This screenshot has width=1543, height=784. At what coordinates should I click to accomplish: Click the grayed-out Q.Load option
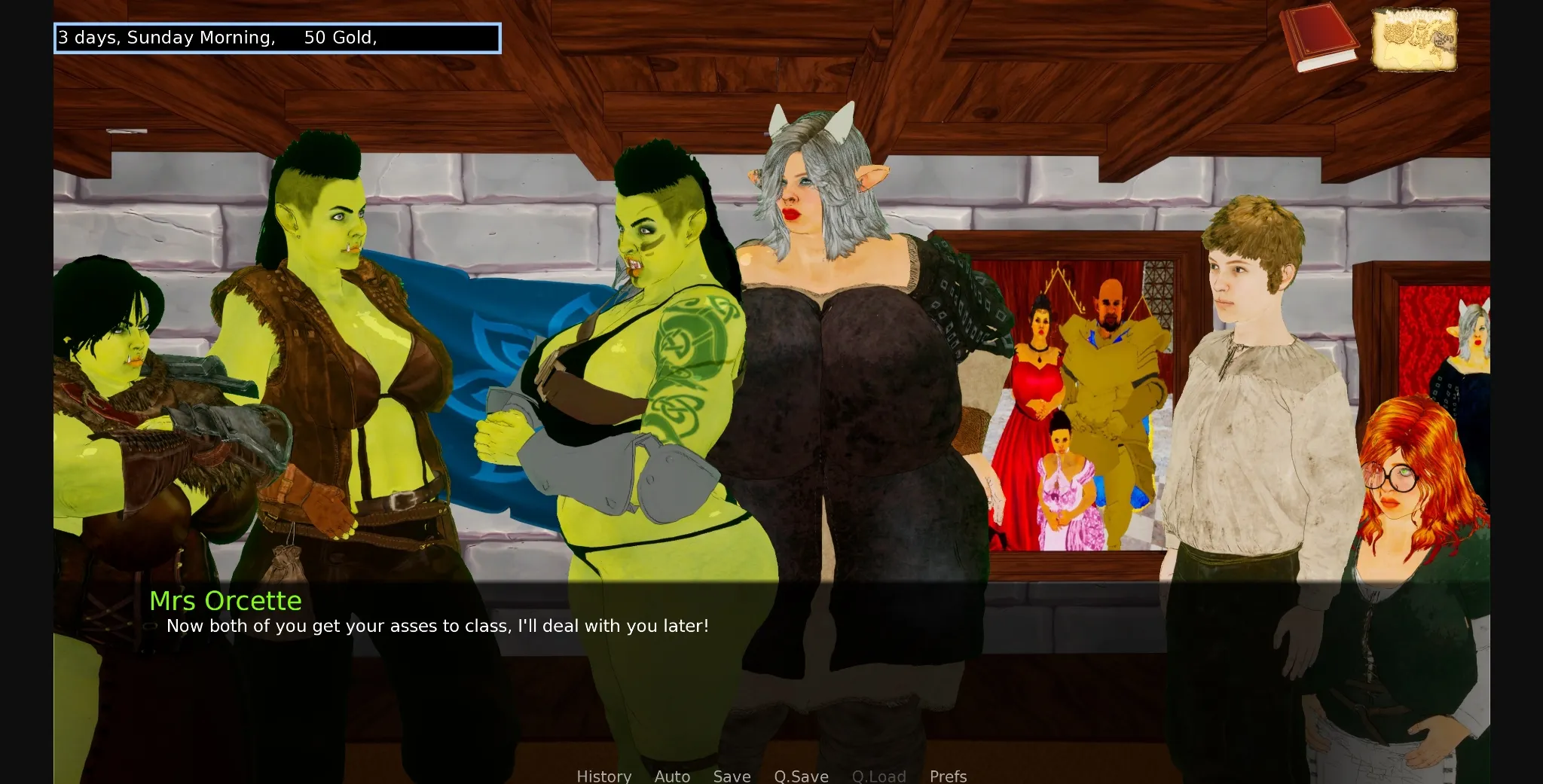coord(878,776)
